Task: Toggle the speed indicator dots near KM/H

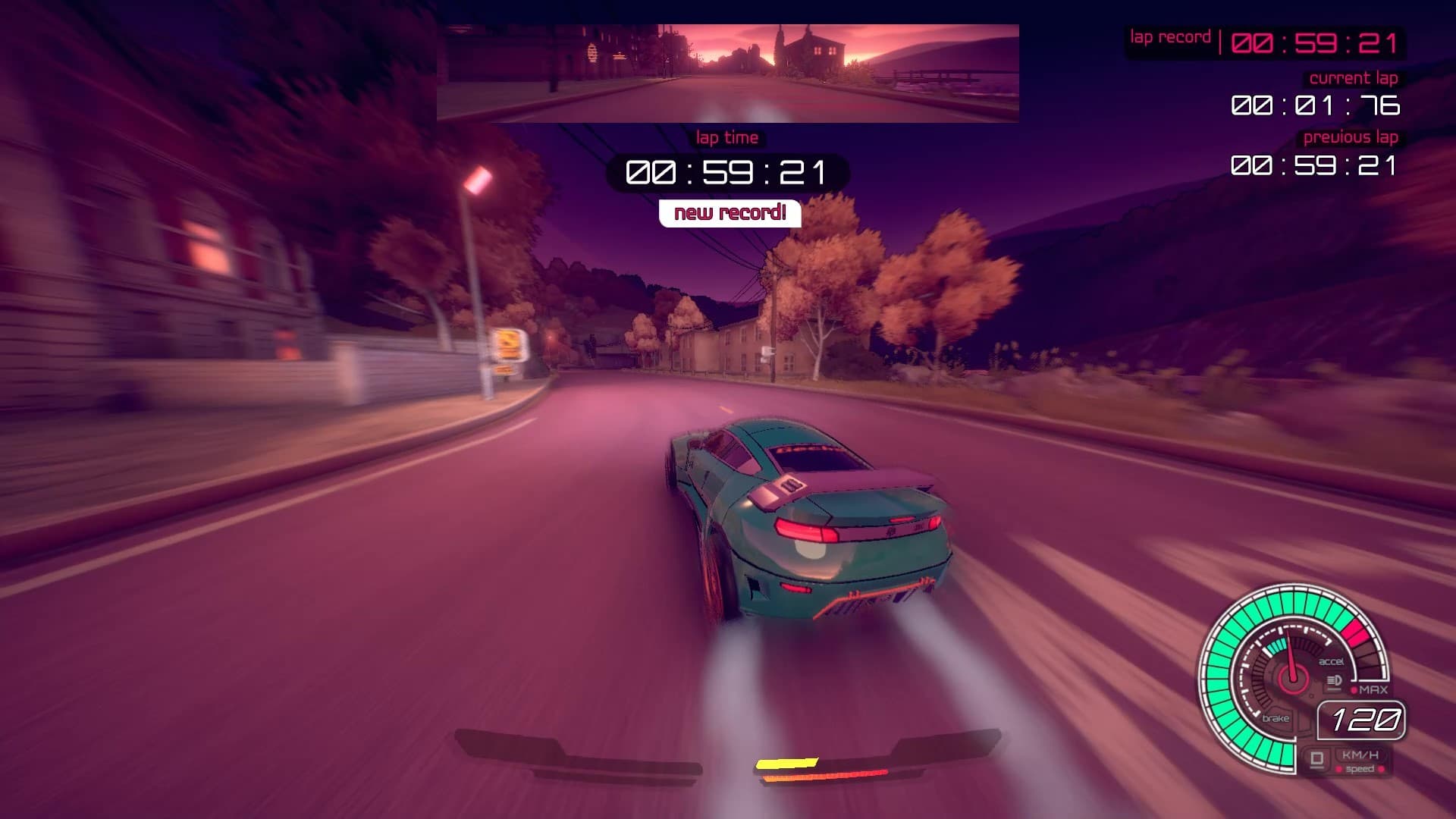Action: (1360, 768)
